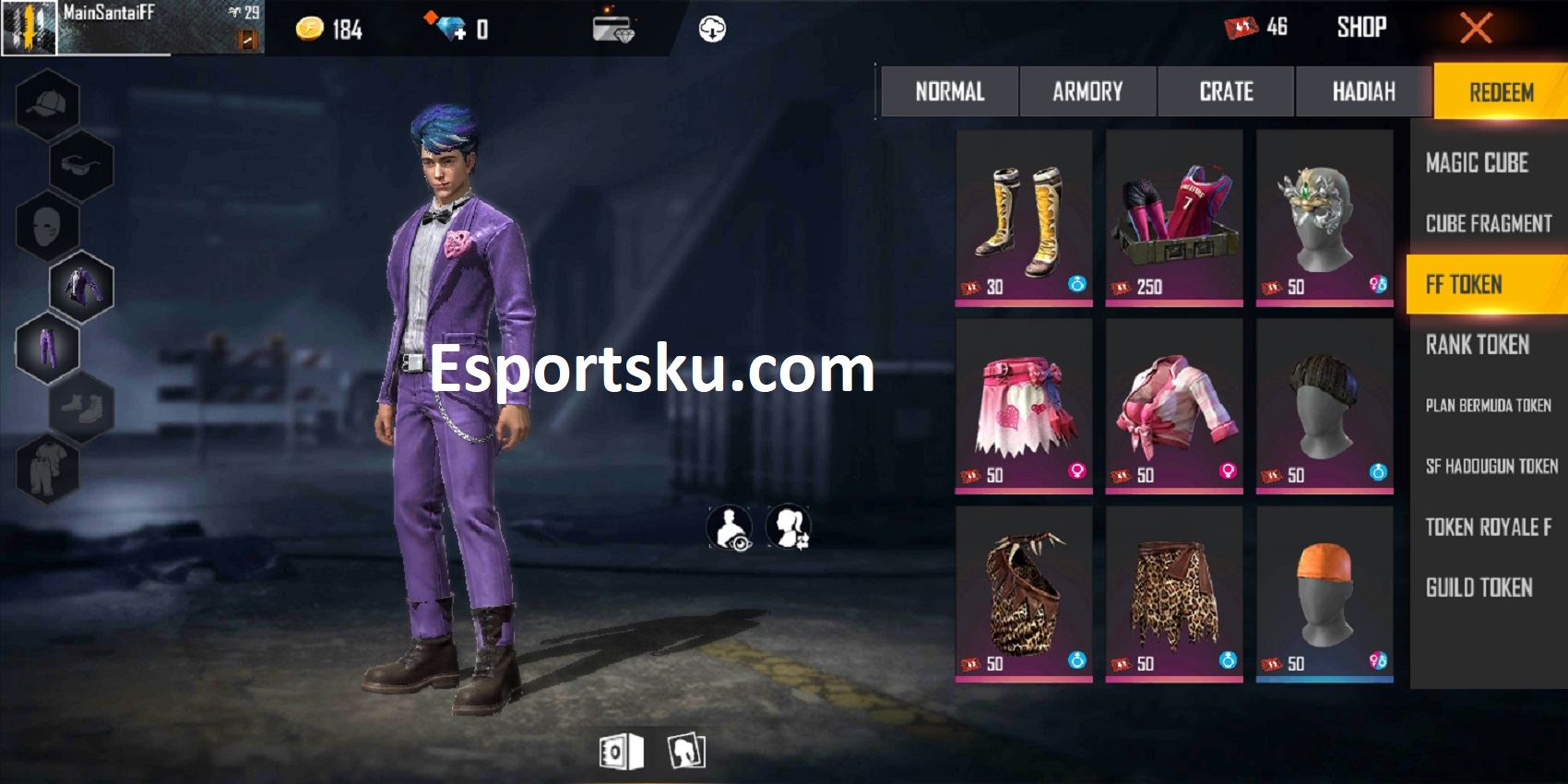The image size is (1568, 784).
Task: Switch to the HADIAH tab
Action: coord(1362,91)
